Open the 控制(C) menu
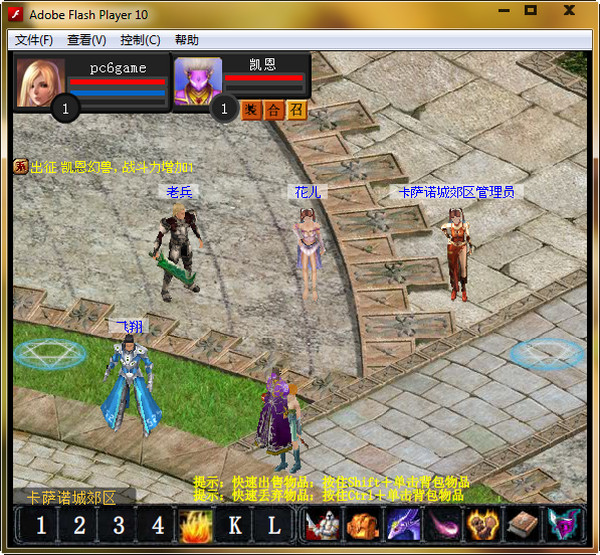 point(139,40)
